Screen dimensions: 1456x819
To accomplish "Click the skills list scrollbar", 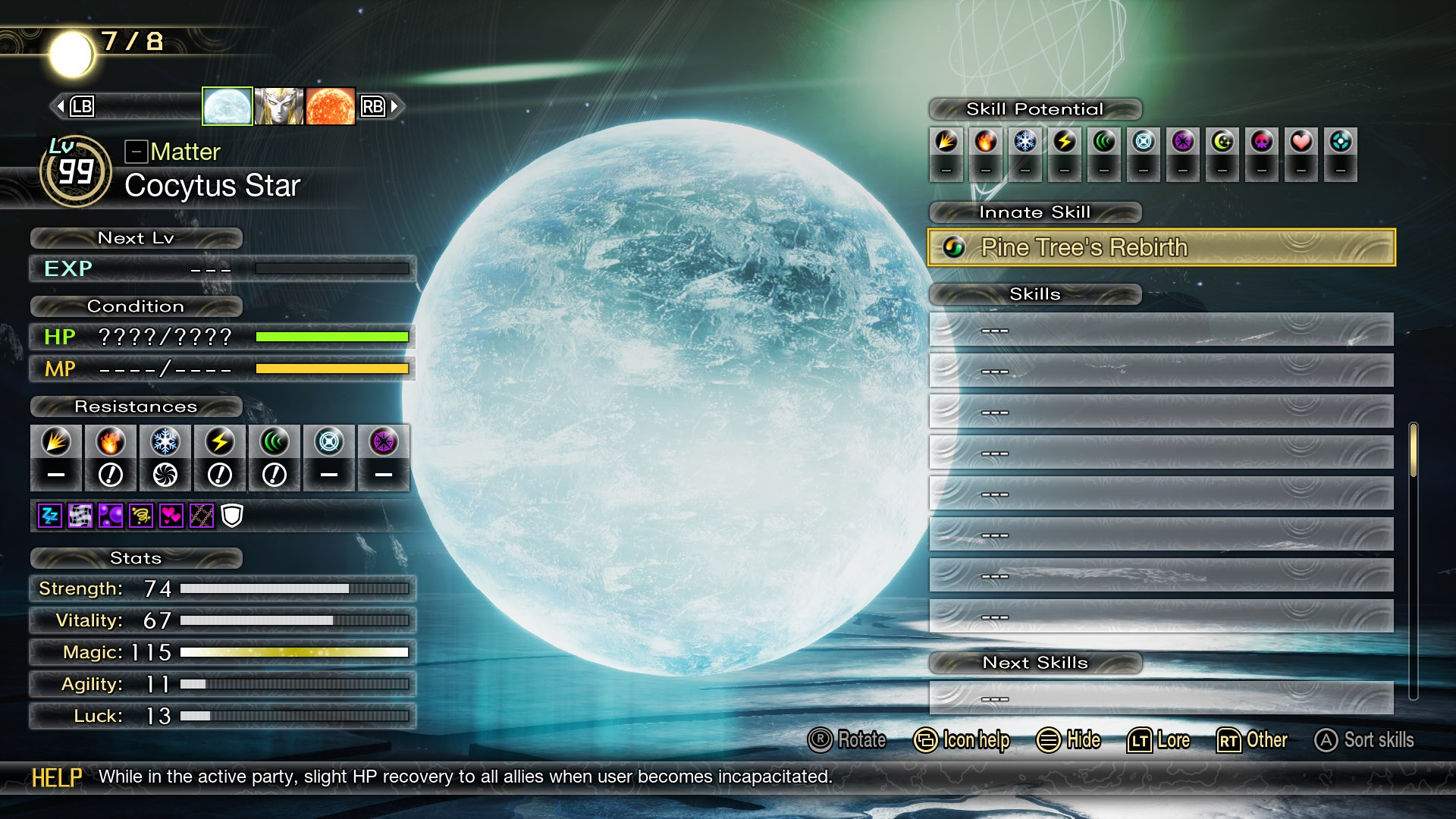I will point(1414,450).
